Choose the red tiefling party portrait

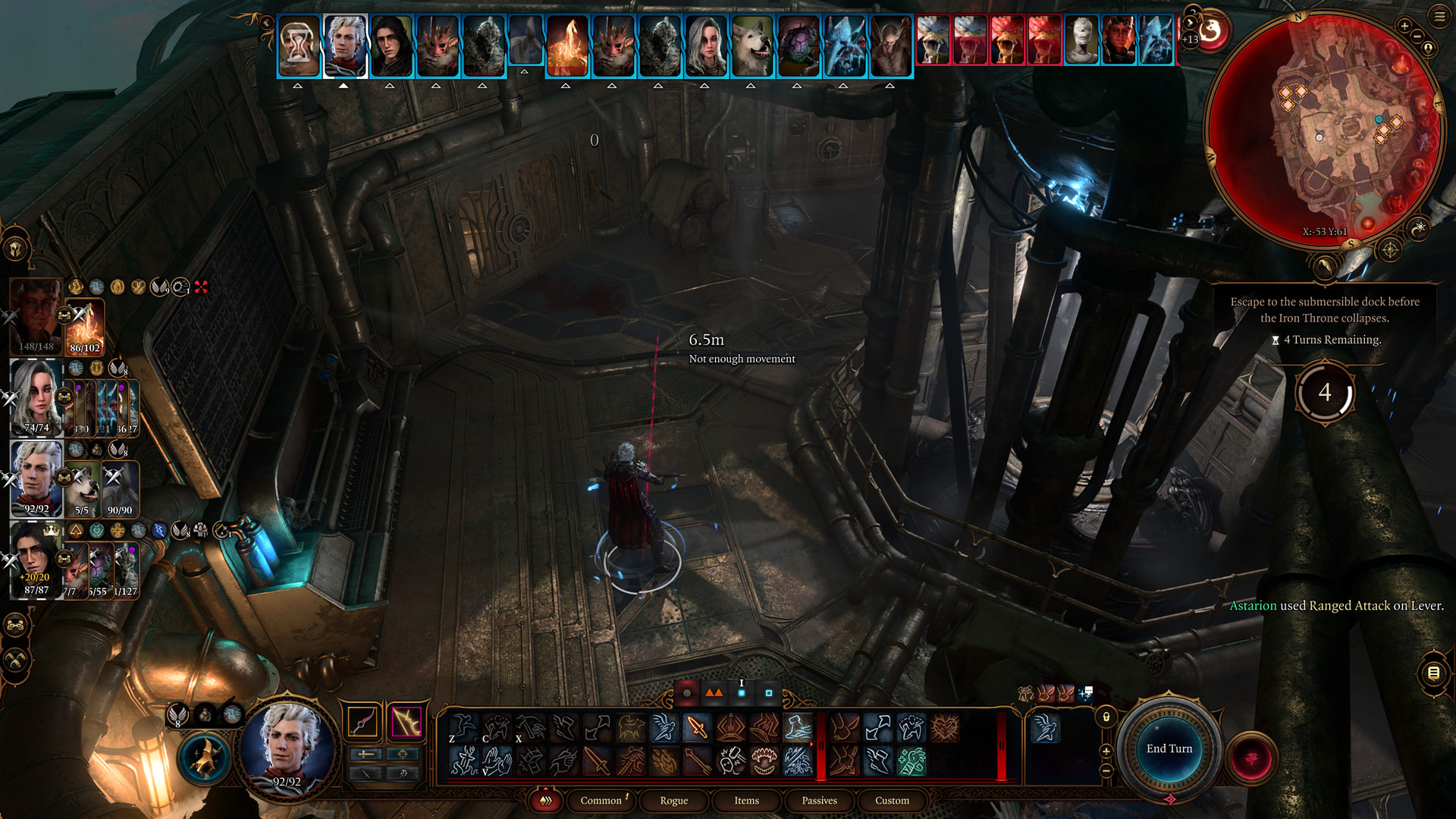point(34,315)
